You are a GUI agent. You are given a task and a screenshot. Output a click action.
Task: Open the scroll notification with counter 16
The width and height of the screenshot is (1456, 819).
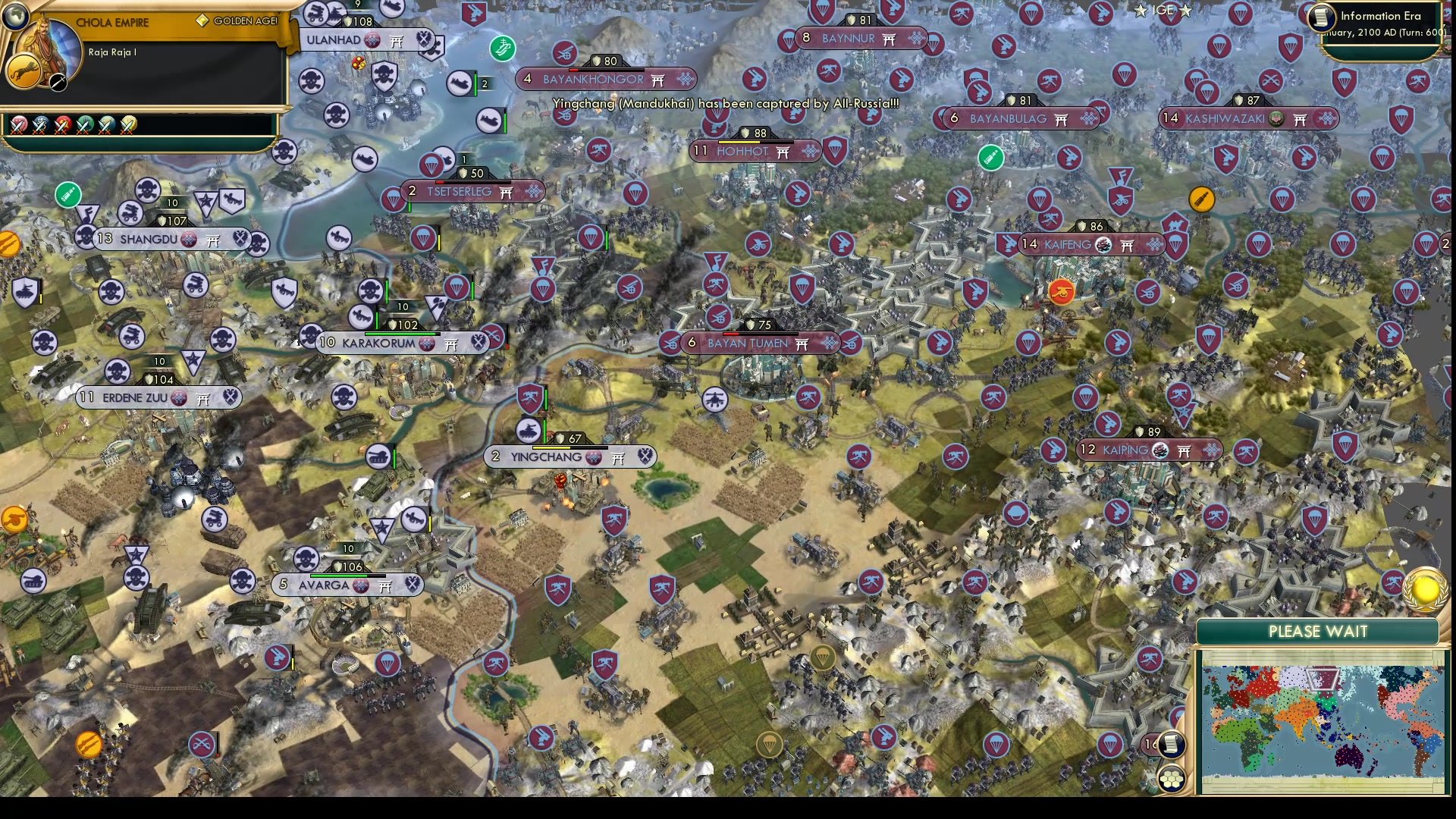[1170, 745]
